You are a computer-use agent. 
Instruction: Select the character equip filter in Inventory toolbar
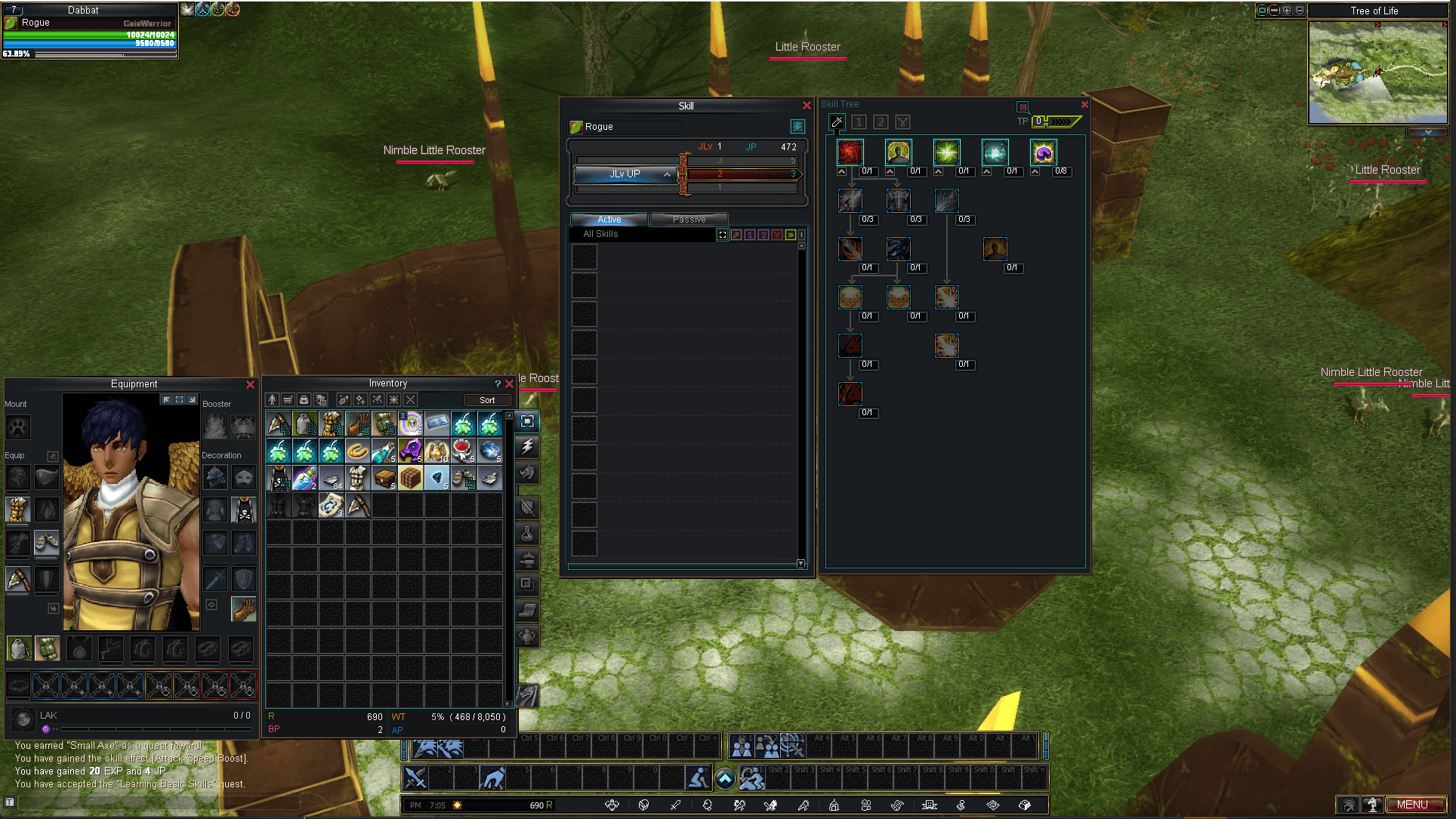click(x=273, y=400)
